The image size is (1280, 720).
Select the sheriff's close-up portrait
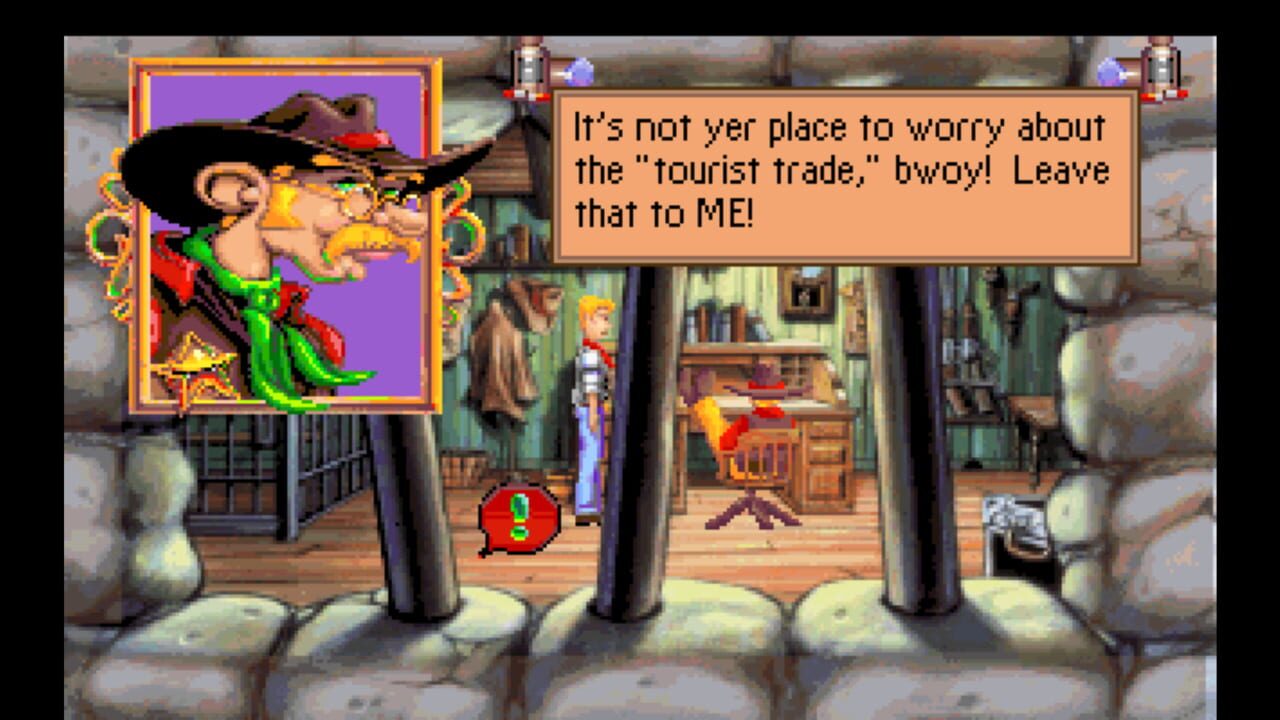(290, 230)
